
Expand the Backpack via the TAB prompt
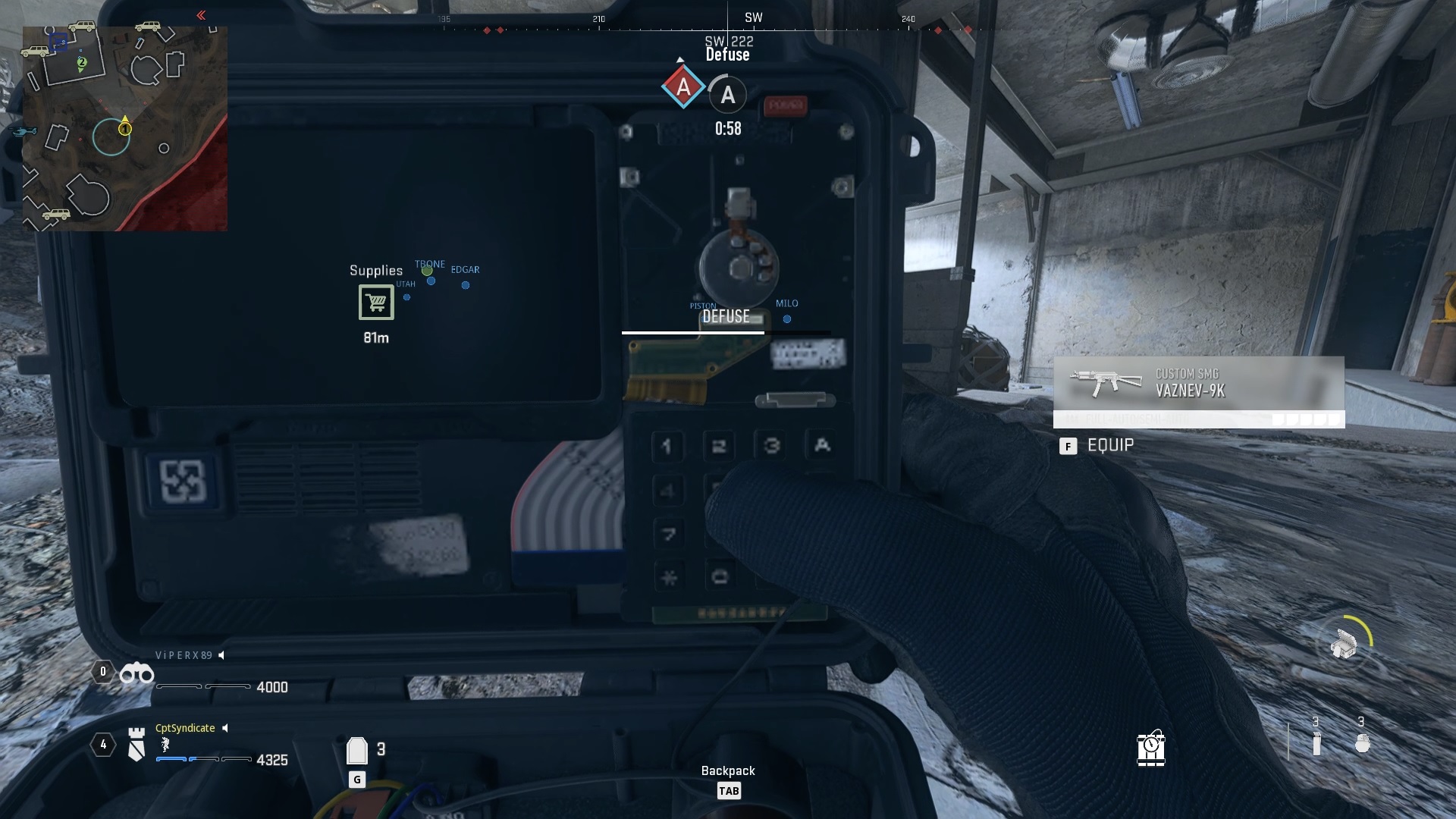tap(730, 790)
